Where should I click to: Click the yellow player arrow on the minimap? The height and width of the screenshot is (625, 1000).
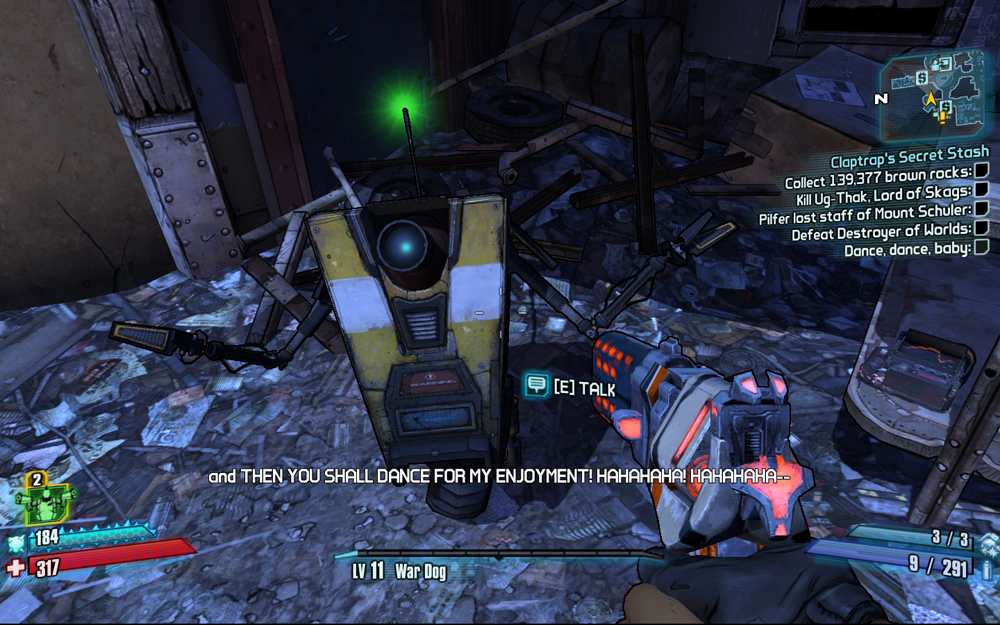coord(931,100)
